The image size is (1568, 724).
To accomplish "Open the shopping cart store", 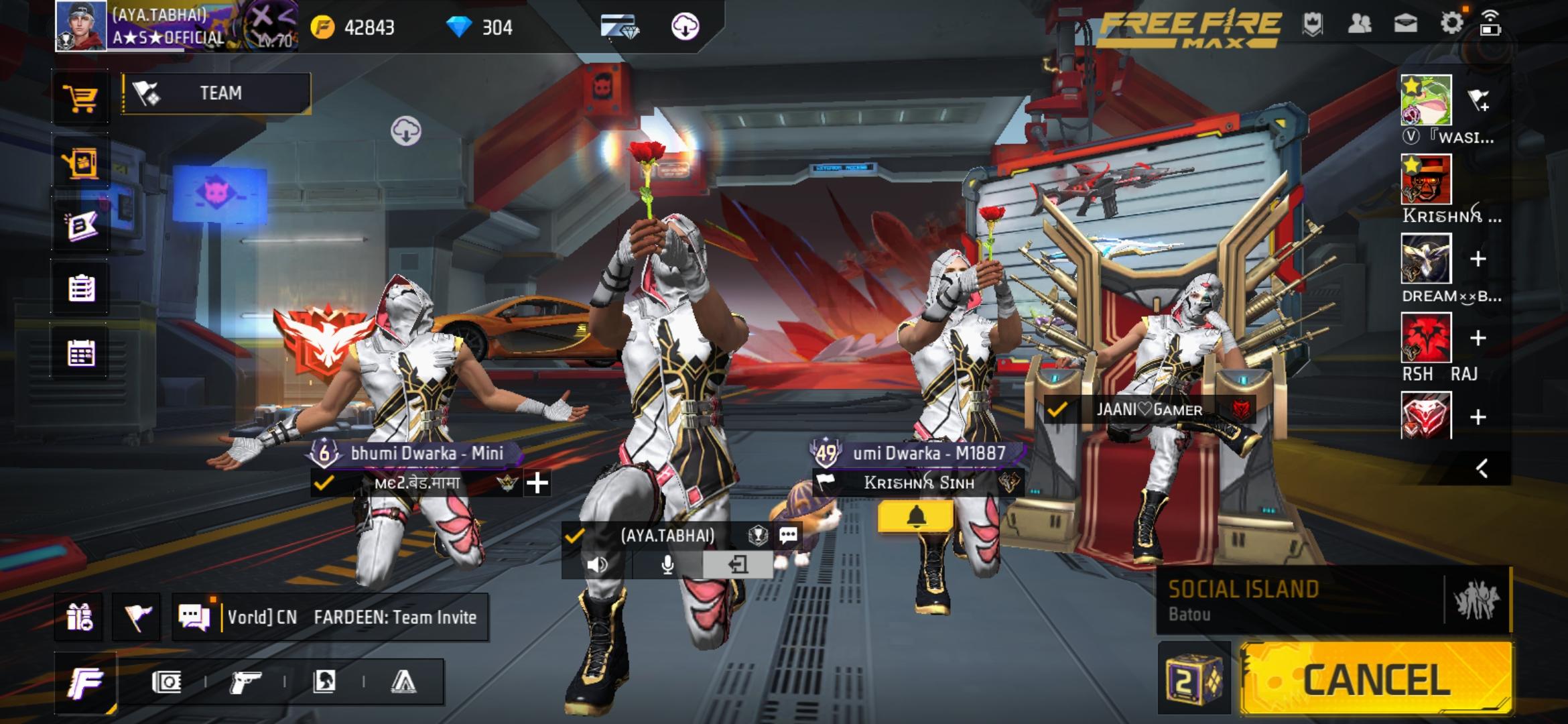I will pos(80,99).
